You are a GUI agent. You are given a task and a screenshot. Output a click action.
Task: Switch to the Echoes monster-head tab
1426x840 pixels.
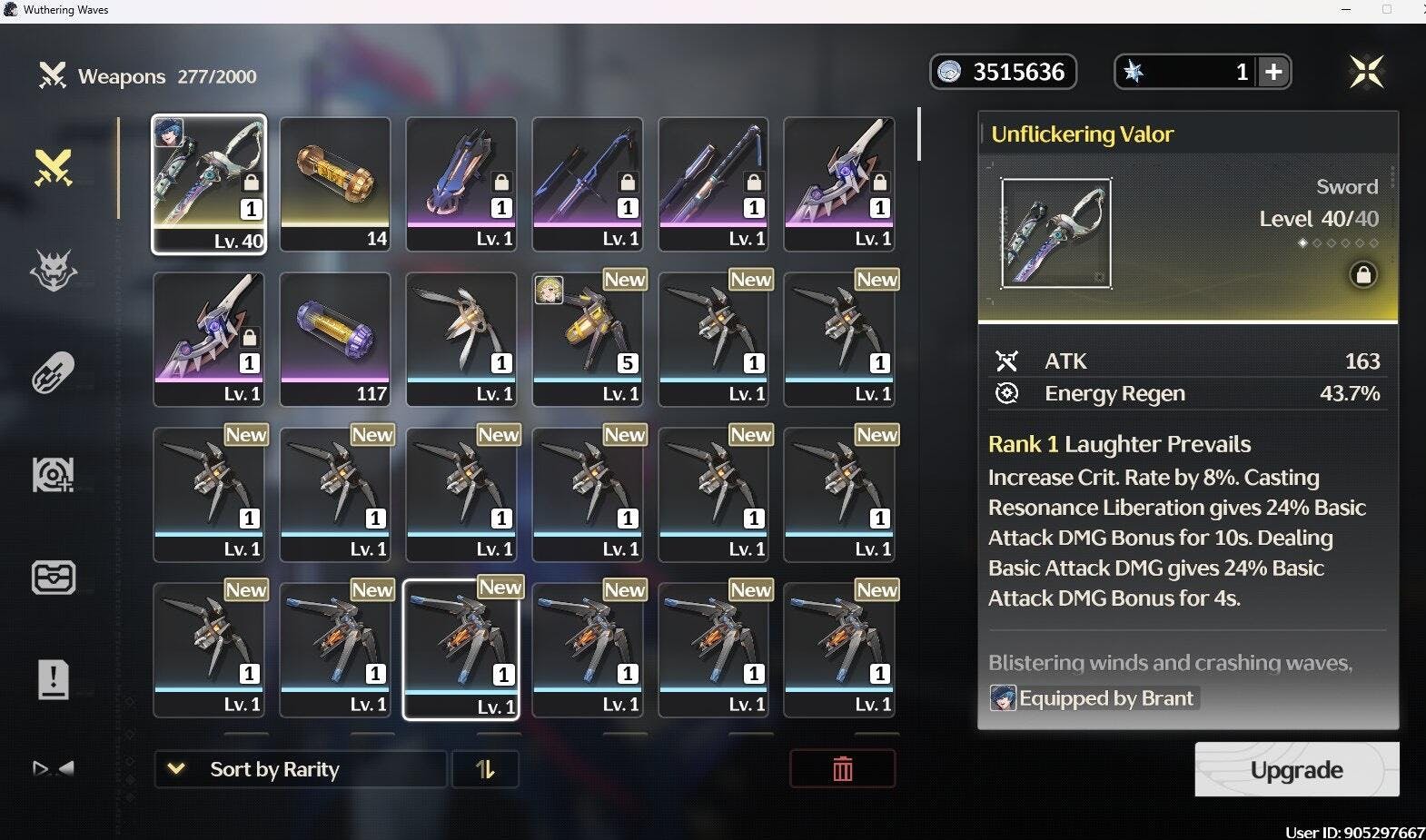pos(54,270)
